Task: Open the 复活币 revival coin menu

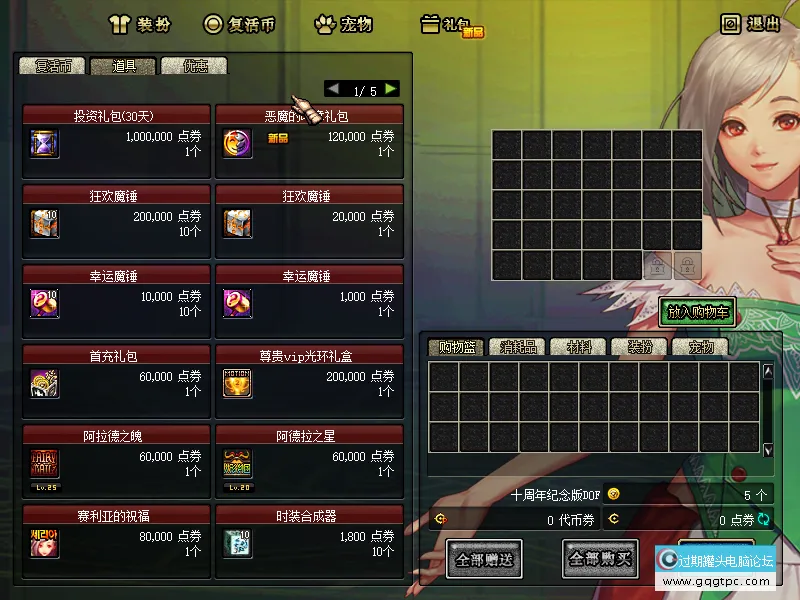Action: (x=239, y=24)
